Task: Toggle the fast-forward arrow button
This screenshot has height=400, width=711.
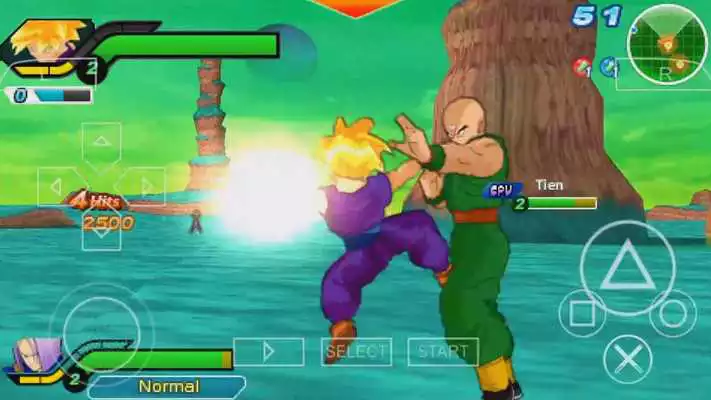Action: (x=268, y=351)
